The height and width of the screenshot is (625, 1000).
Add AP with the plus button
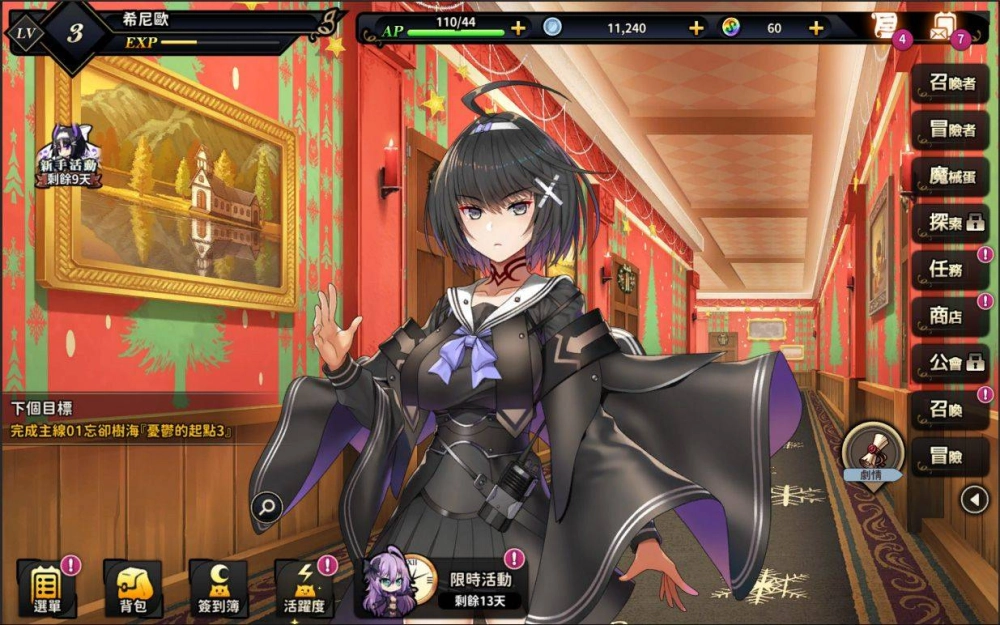click(518, 28)
